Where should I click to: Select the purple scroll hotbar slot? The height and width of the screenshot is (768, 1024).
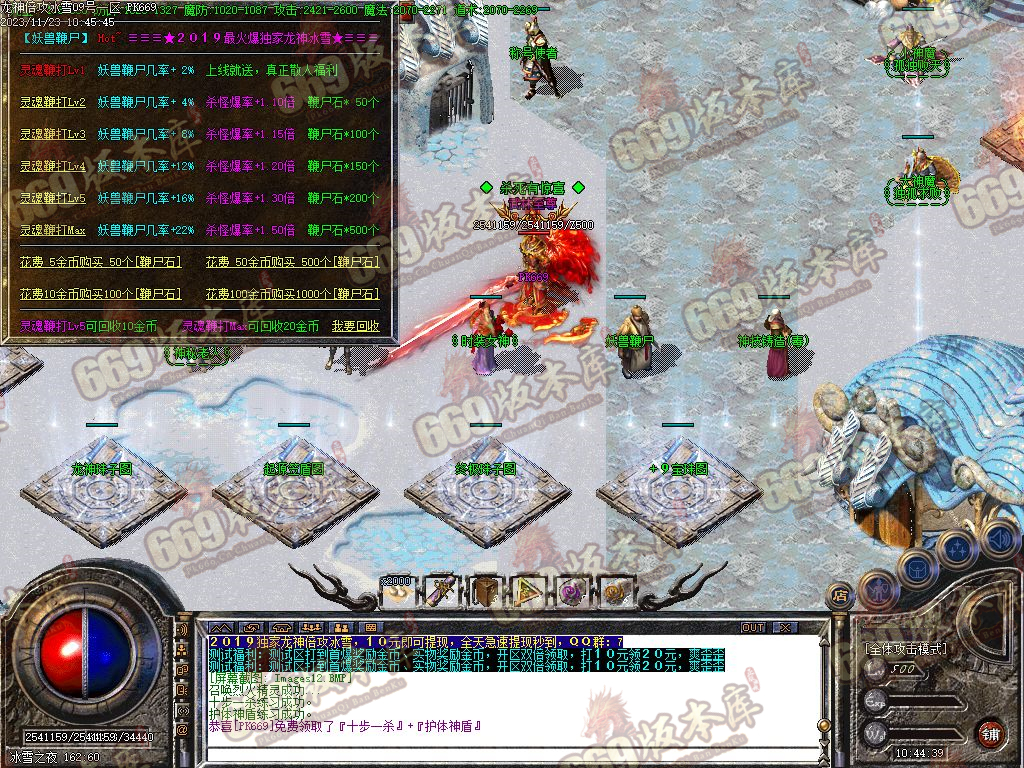441,591
